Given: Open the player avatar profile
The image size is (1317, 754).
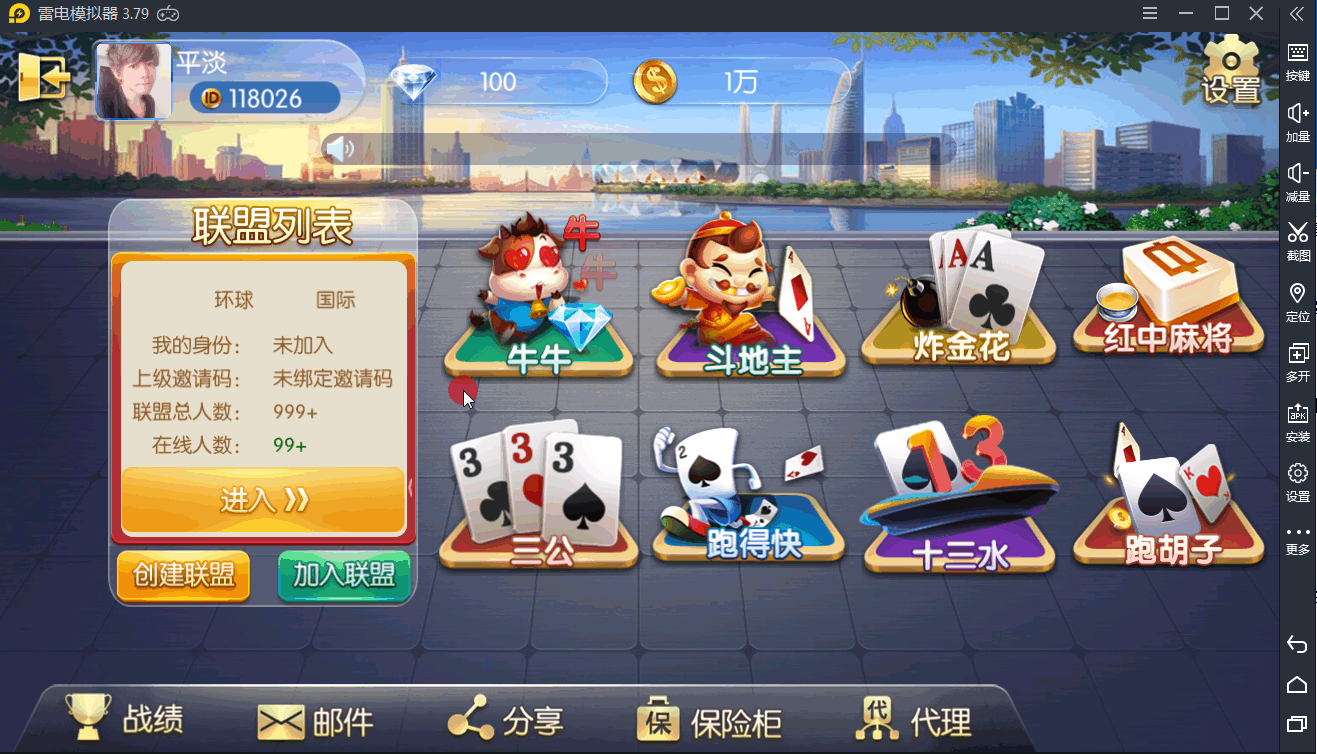Looking at the screenshot, I should pyautogui.click(x=133, y=83).
